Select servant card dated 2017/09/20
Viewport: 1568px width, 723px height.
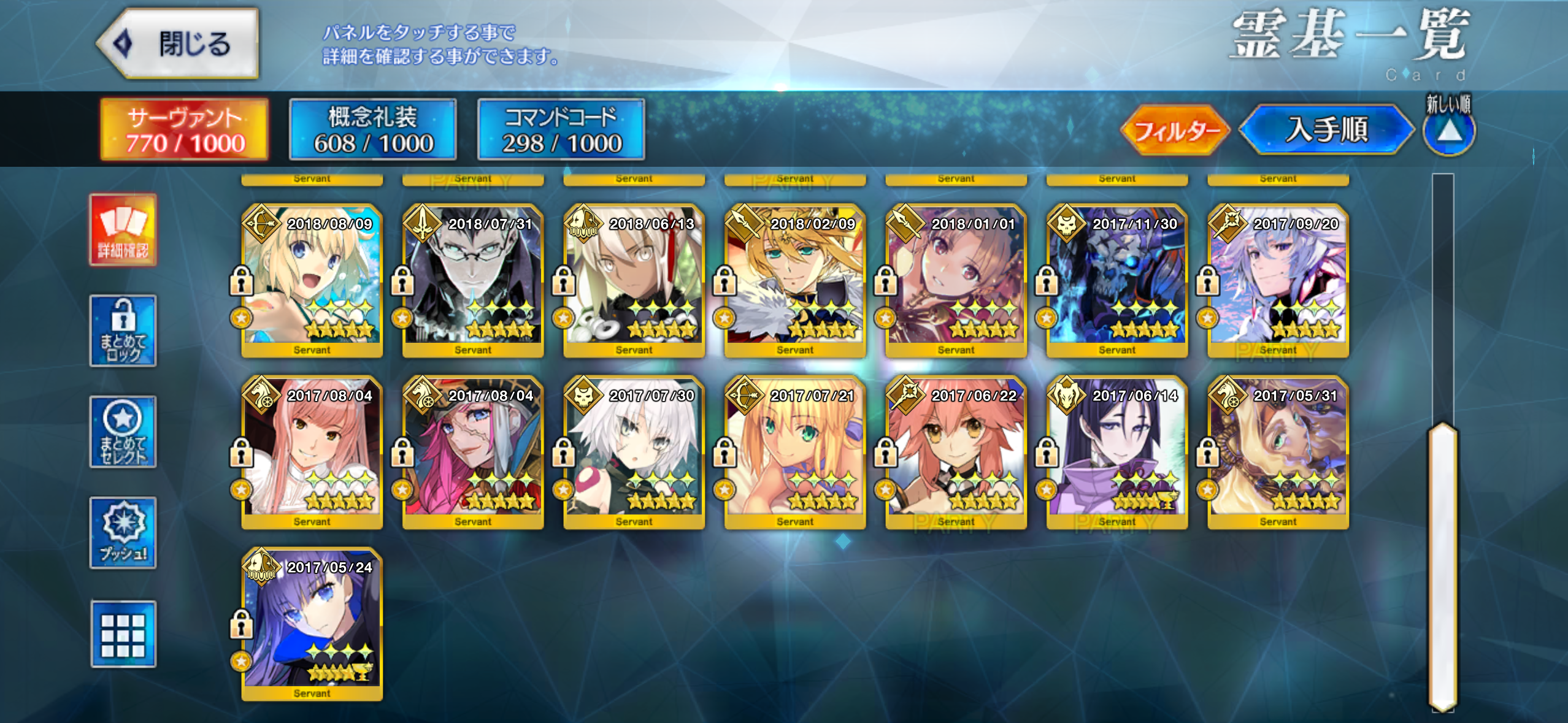[x=1278, y=281]
